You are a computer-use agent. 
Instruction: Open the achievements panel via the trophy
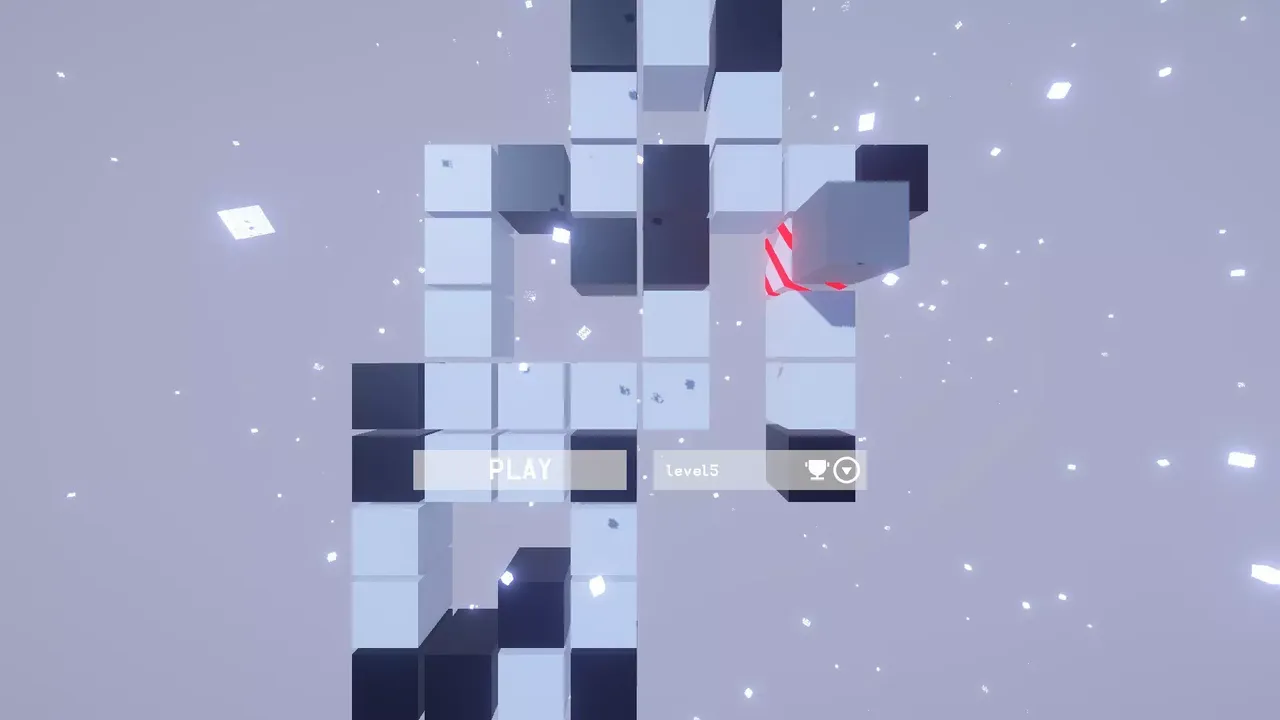818,470
